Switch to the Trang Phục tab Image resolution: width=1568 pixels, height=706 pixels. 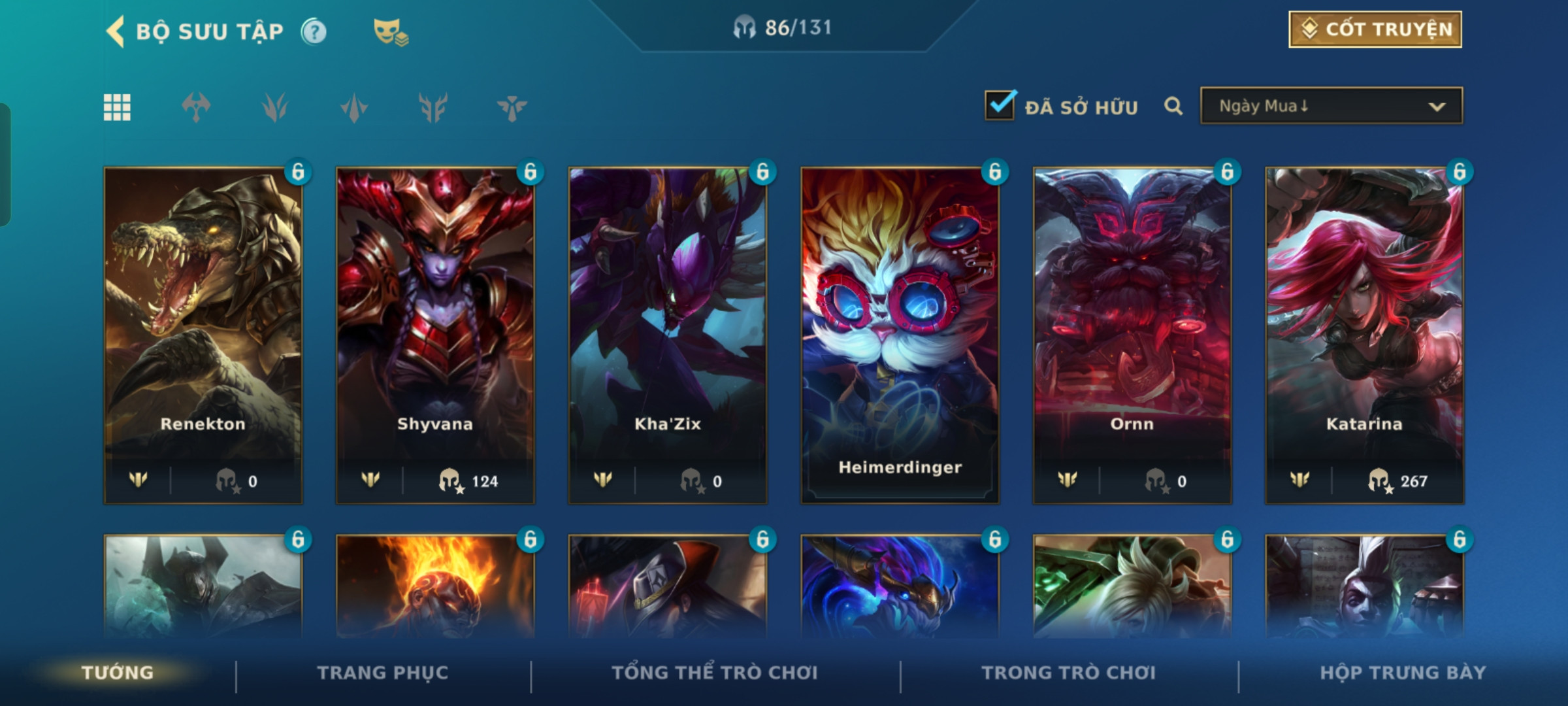click(383, 673)
